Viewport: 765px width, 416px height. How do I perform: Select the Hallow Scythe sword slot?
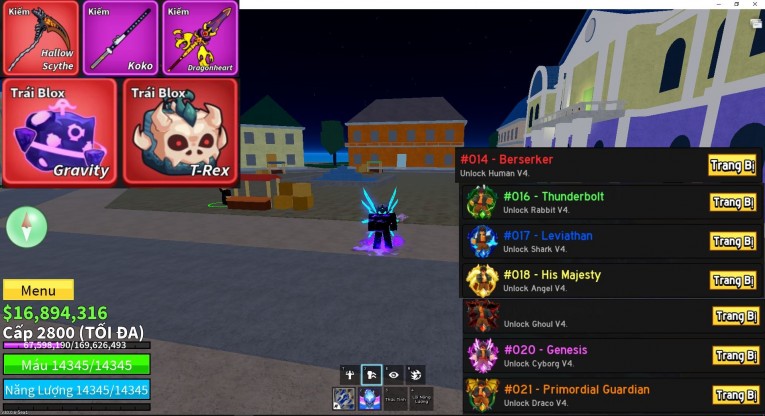click(41, 38)
